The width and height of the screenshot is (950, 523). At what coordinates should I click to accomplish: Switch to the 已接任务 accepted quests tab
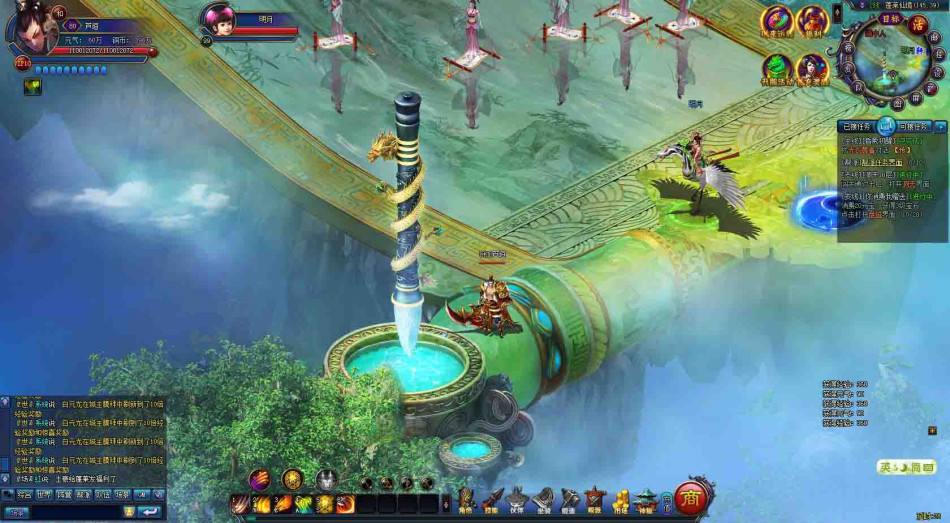pyautogui.click(x=857, y=126)
